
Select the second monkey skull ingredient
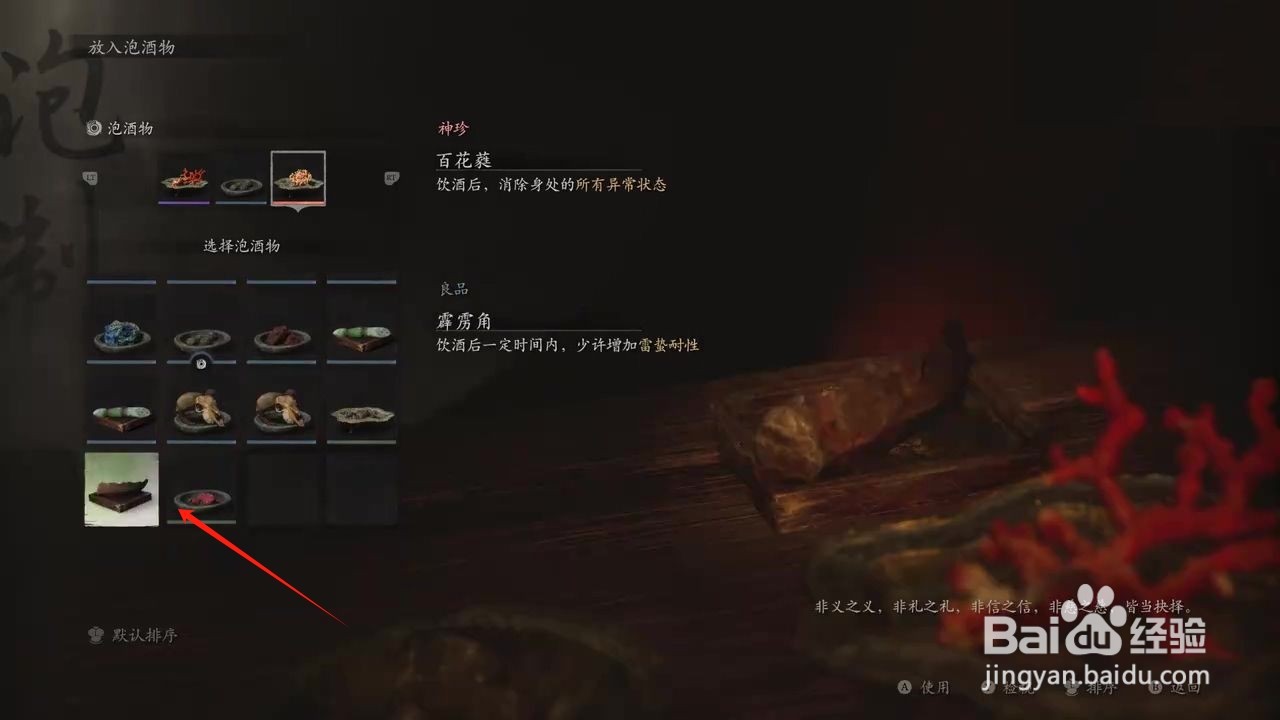click(281, 410)
